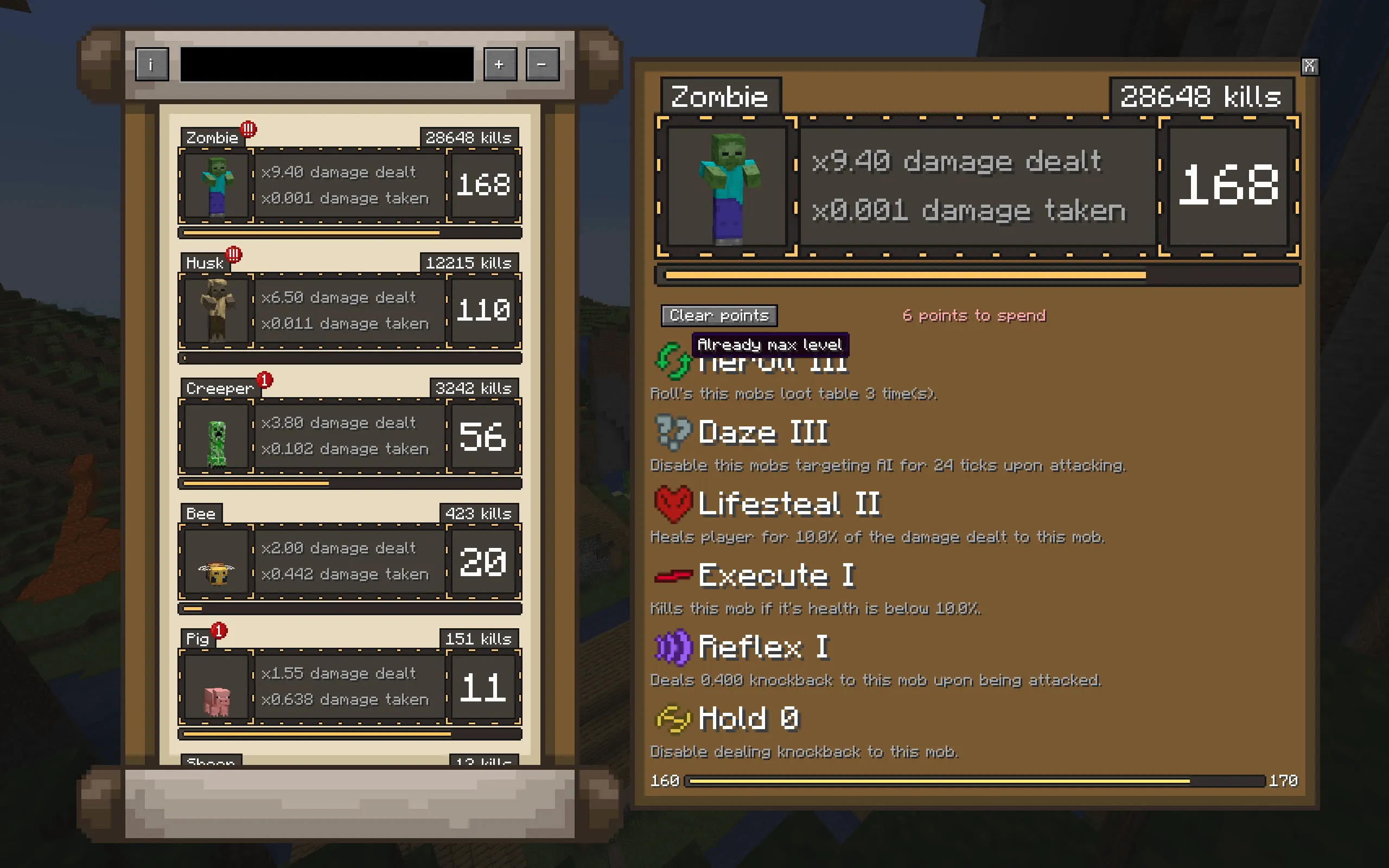Click the minus button beside the search bar
Image resolution: width=1389 pixels, height=868 pixels.
pyautogui.click(x=542, y=65)
